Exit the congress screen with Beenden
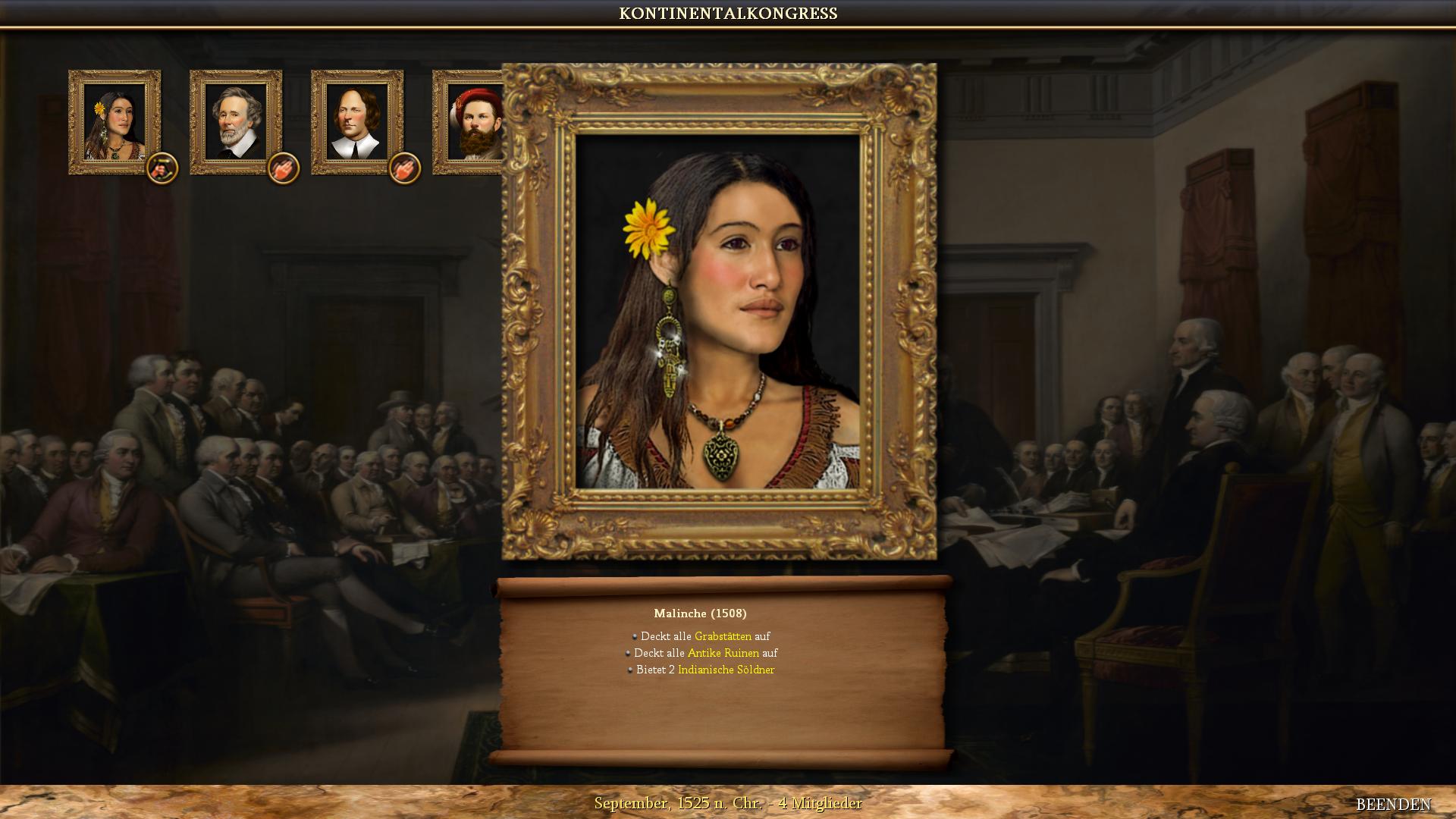1456x819 pixels. coord(1393,804)
